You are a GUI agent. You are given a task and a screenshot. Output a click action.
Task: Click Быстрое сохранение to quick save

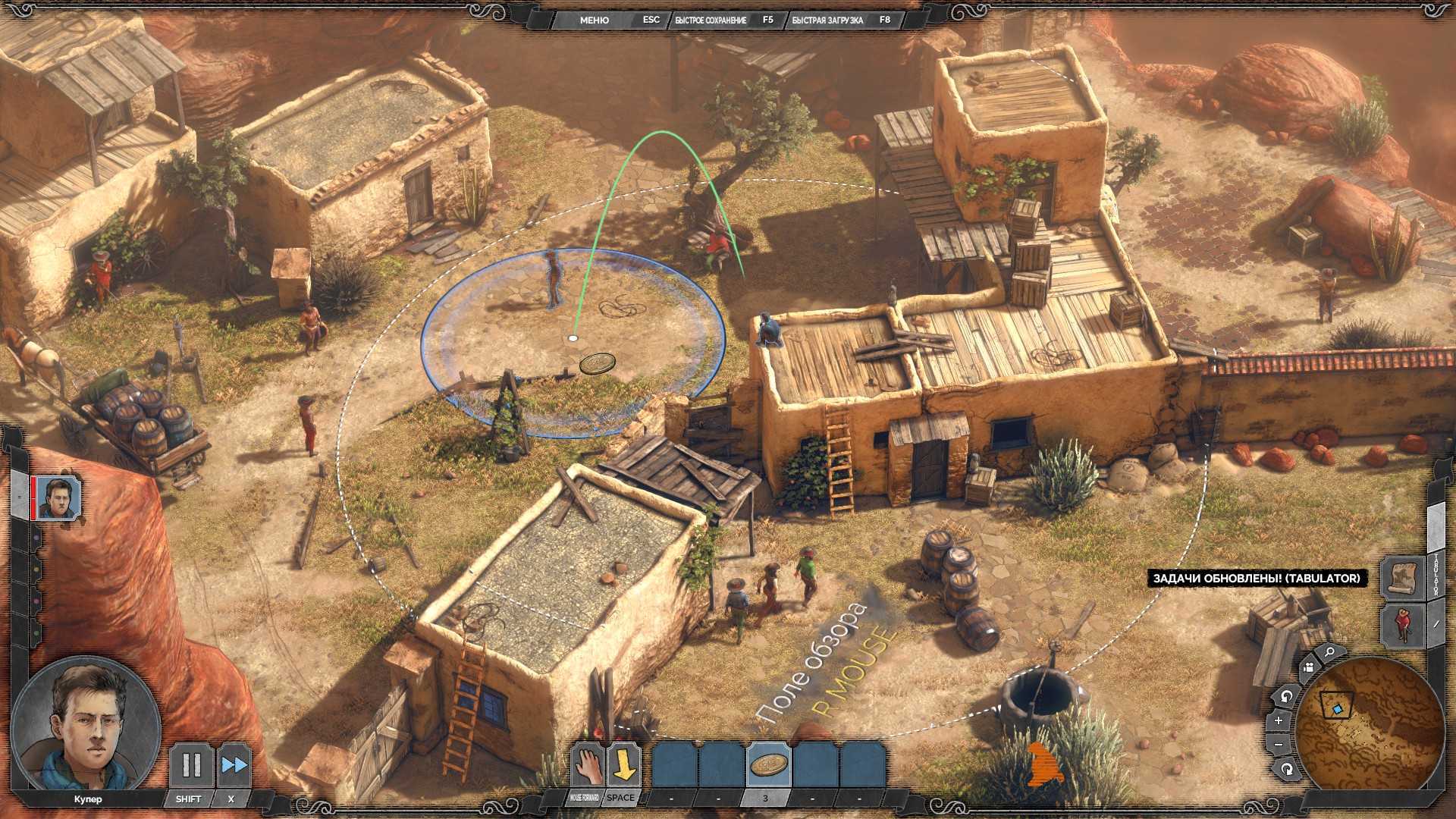[x=711, y=20]
